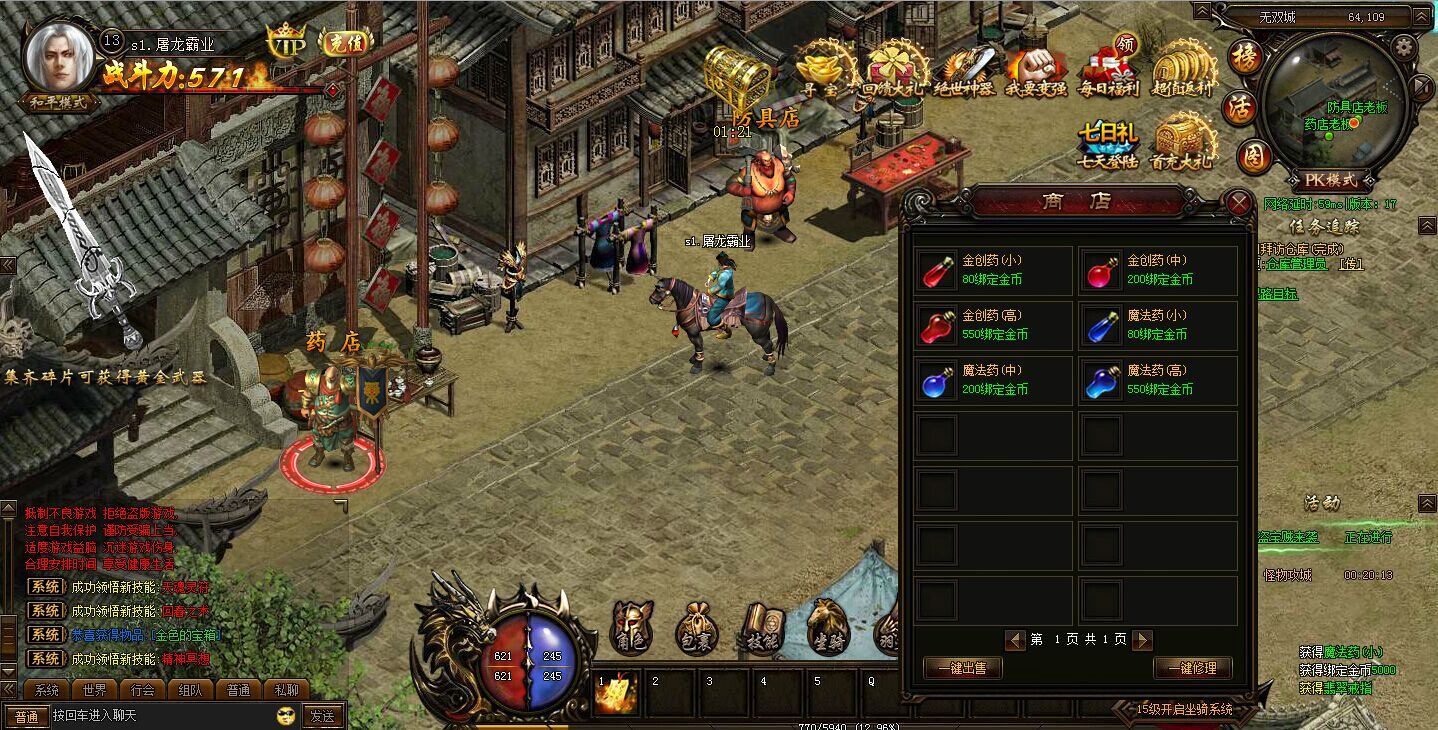Image resolution: width=1438 pixels, height=730 pixels.
Task: Choose the 魔法药(高) potion for 550 coins
Action: tap(1158, 380)
